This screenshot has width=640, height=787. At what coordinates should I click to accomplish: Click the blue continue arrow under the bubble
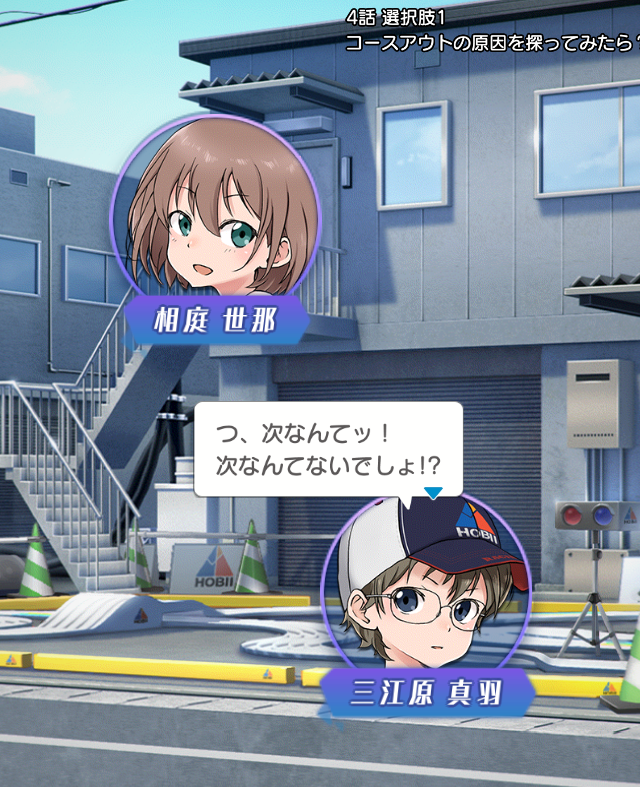432,492
